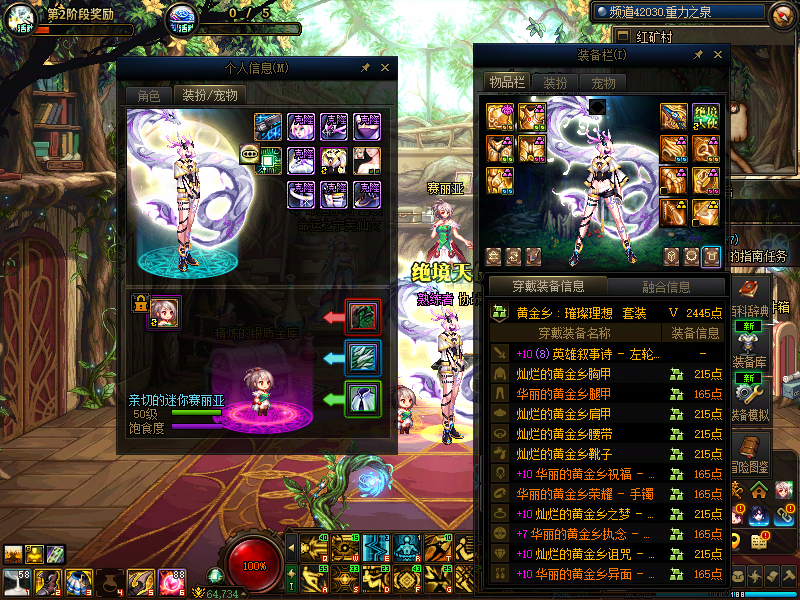800x600 pixels.
Task: Select the 绝境天使 title slot
Action: pyautogui.click(x=706, y=116)
